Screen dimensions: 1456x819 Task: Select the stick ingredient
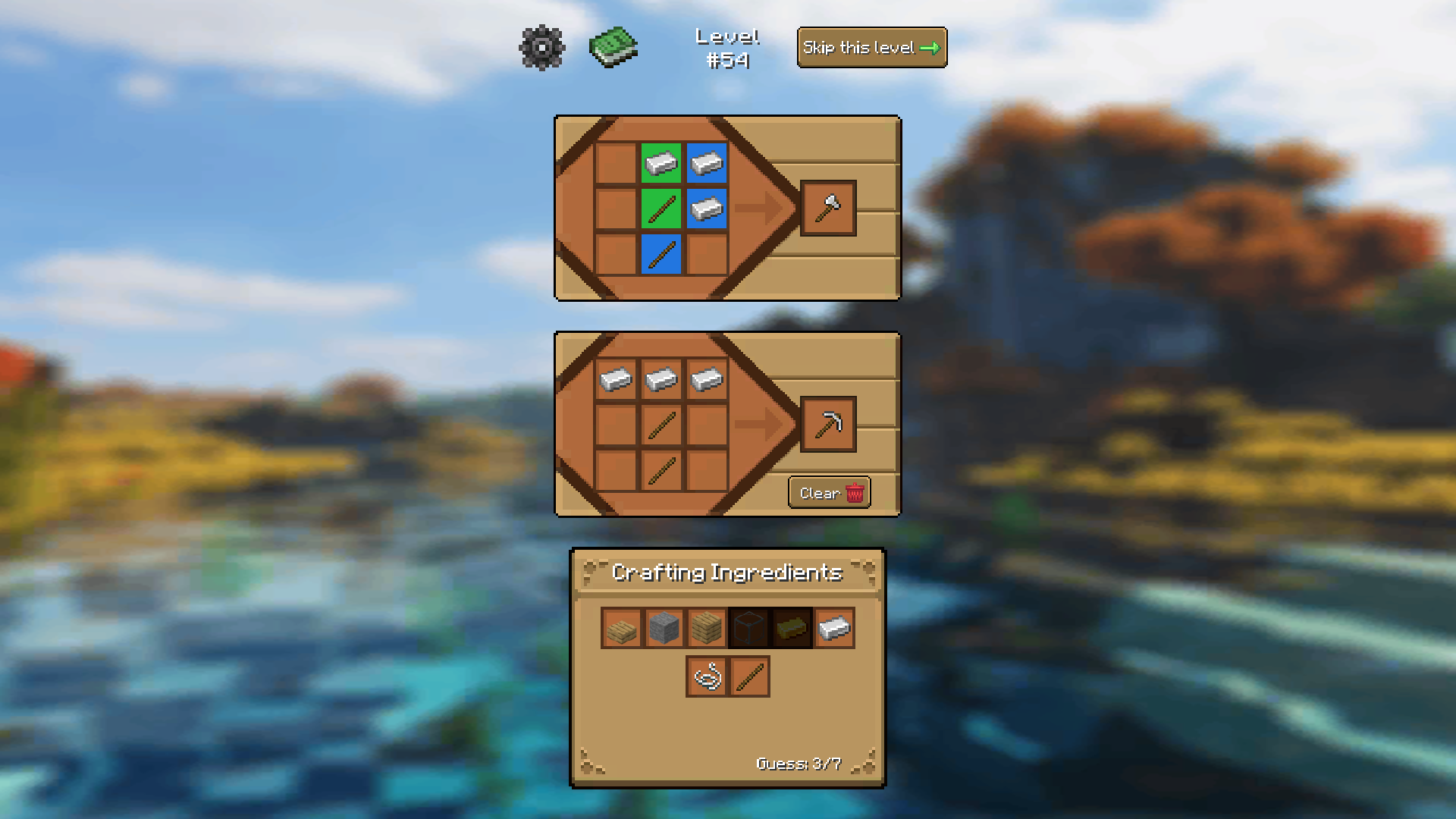(749, 677)
